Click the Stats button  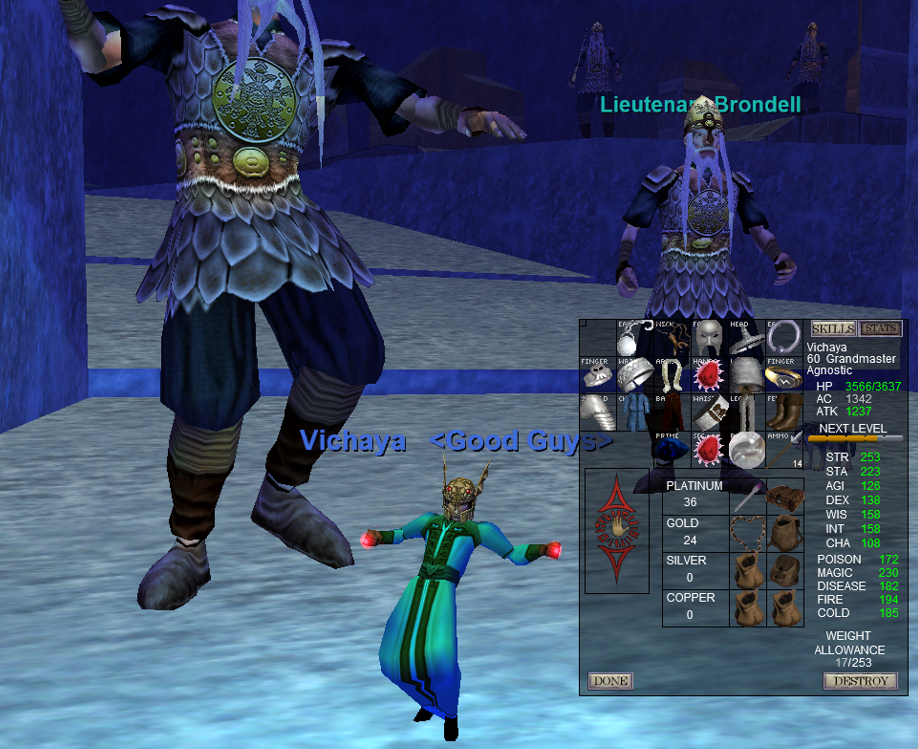click(x=880, y=329)
